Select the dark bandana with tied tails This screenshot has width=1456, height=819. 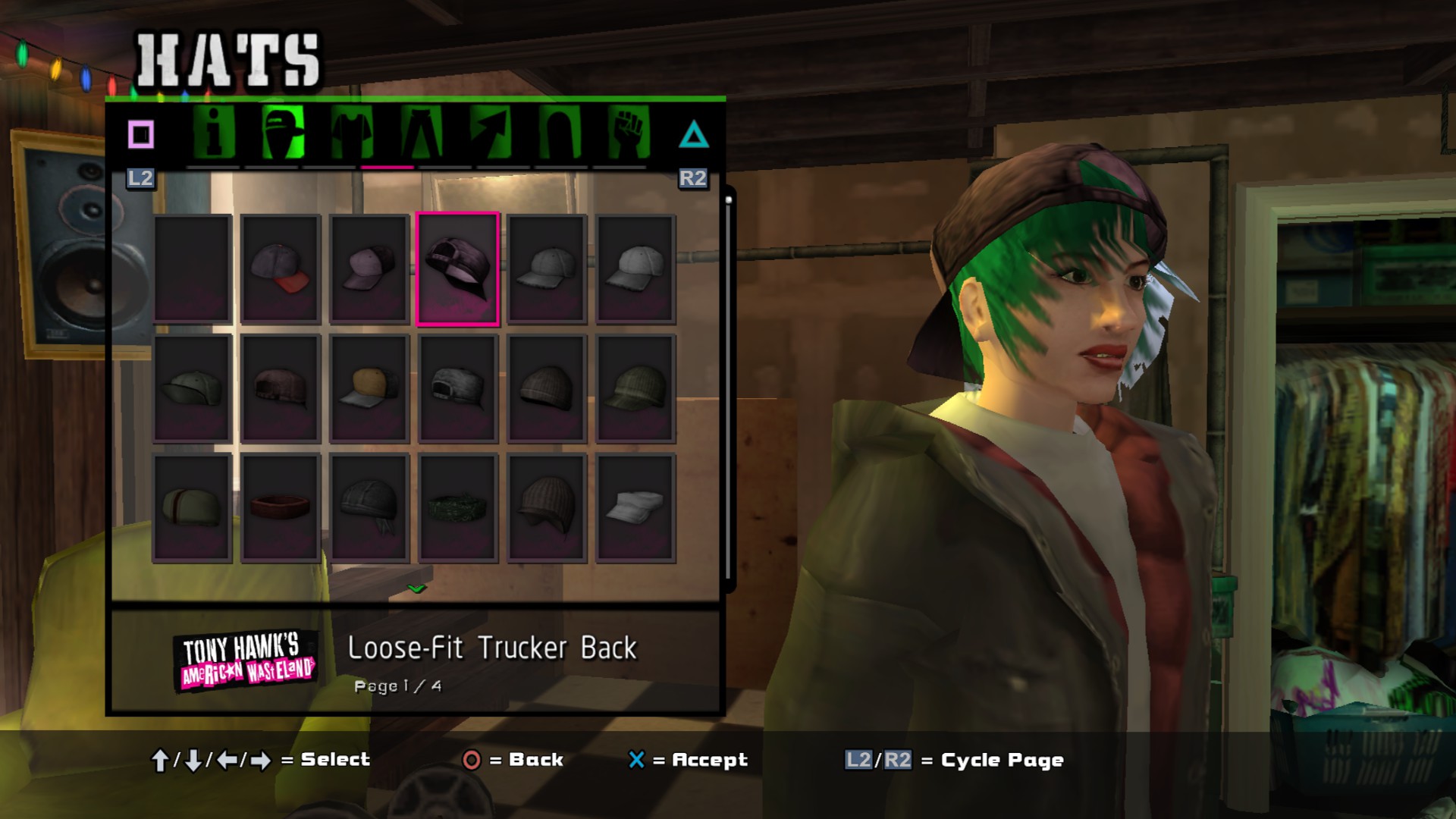[x=369, y=507]
